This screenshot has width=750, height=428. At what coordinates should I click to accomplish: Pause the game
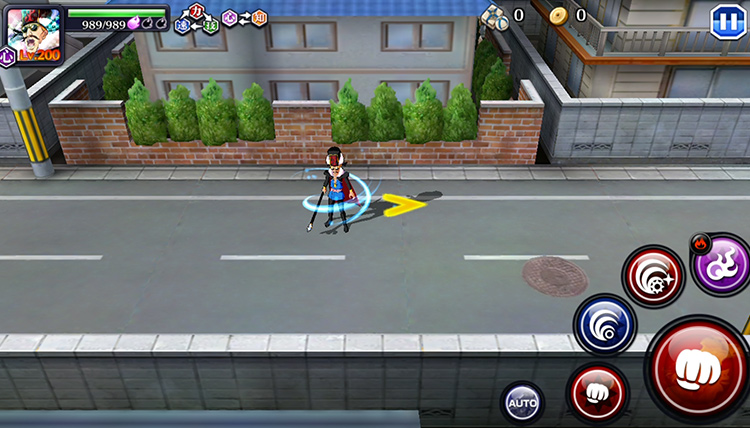pyautogui.click(x=725, y=22)
